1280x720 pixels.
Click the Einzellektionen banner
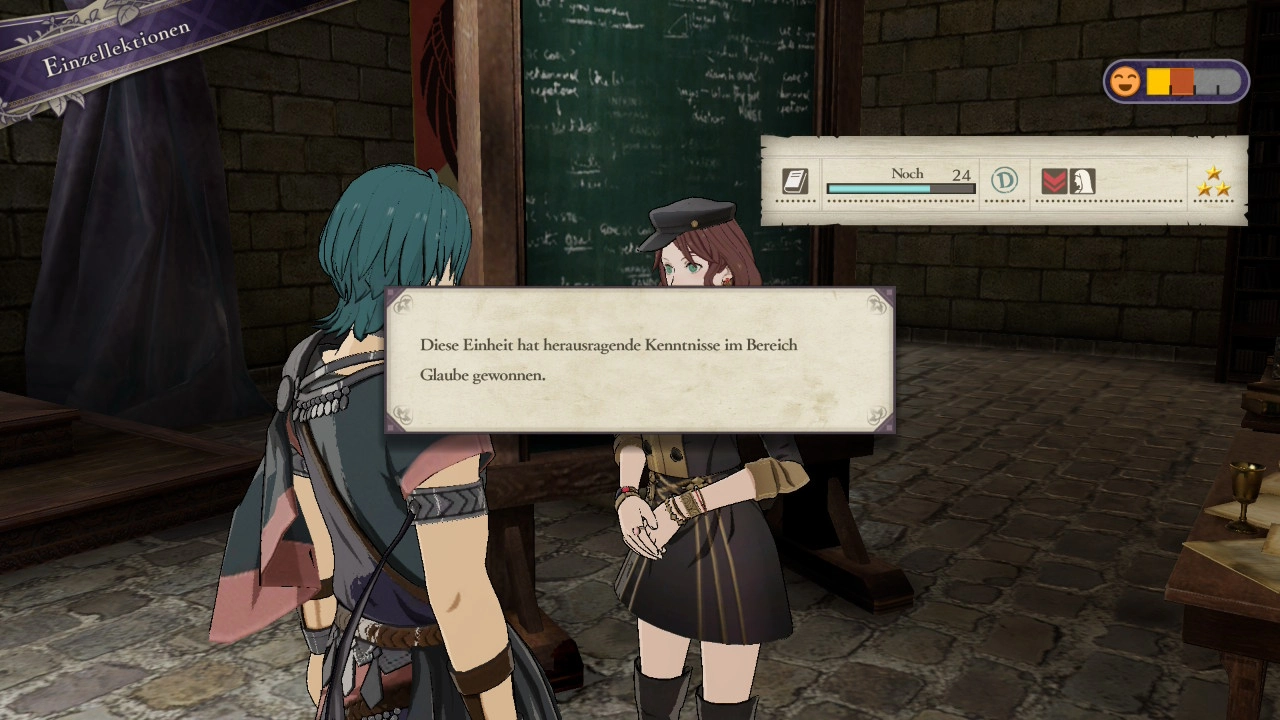pos(117,49)
